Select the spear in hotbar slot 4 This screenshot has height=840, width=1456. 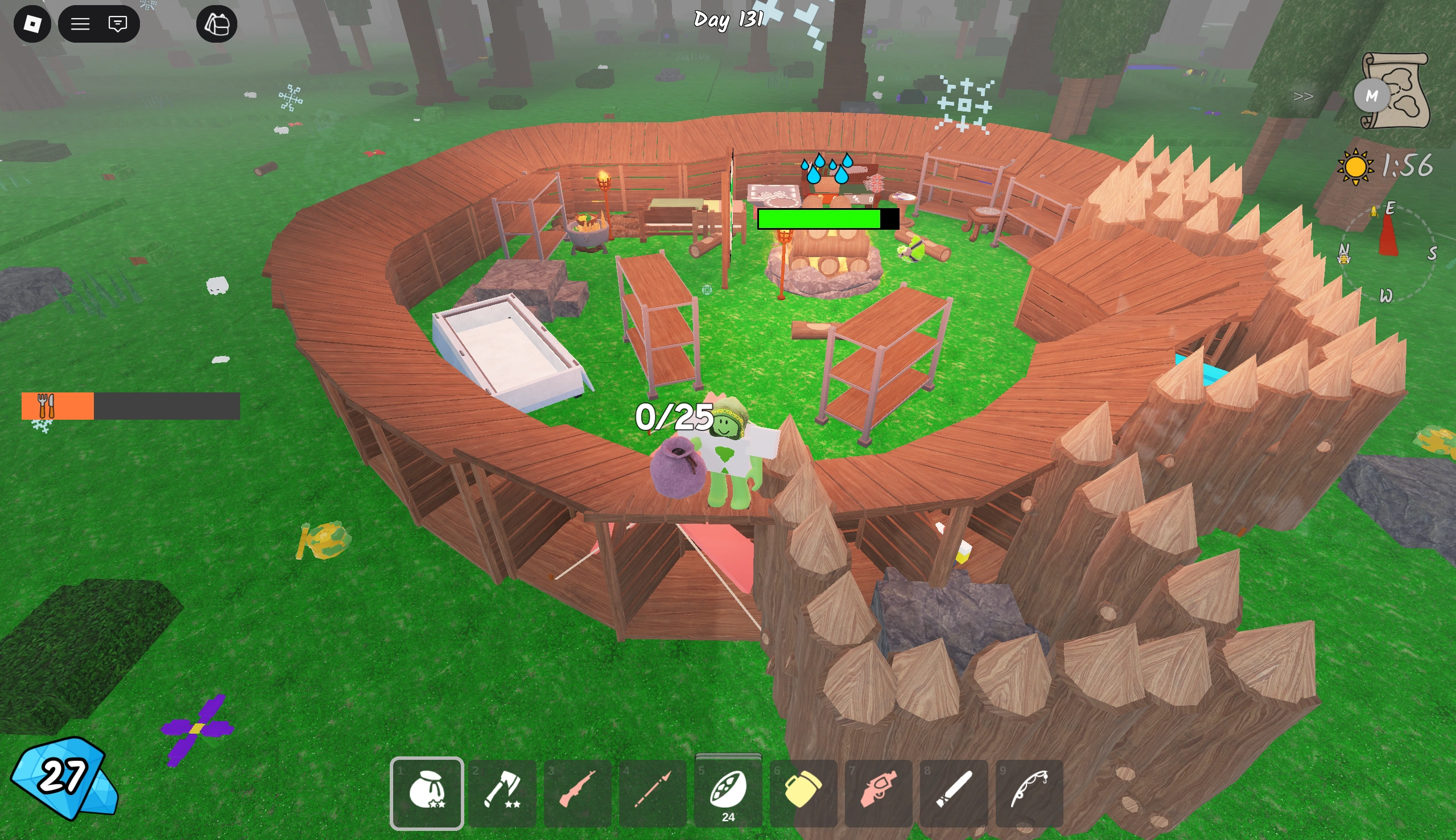click(653, 795)
